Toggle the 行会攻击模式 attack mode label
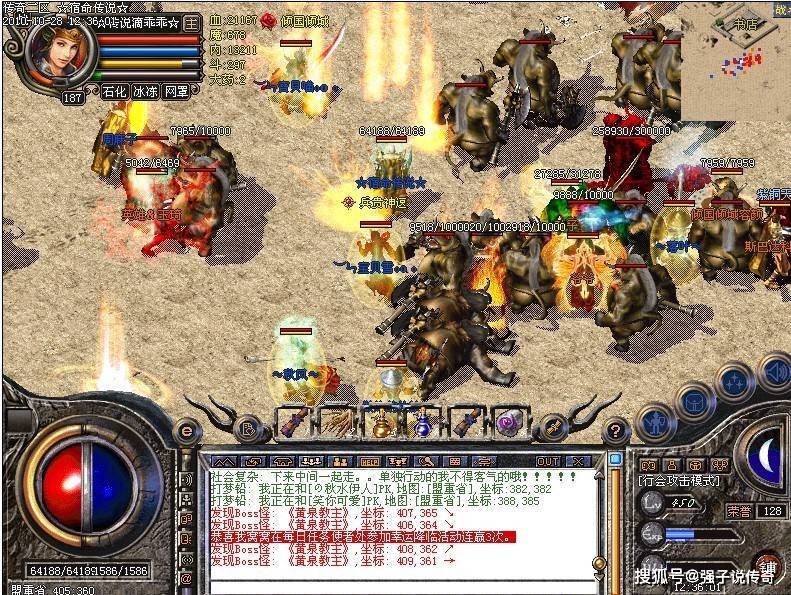This screenshot has height=595, width=791. [x=681, y=481]
